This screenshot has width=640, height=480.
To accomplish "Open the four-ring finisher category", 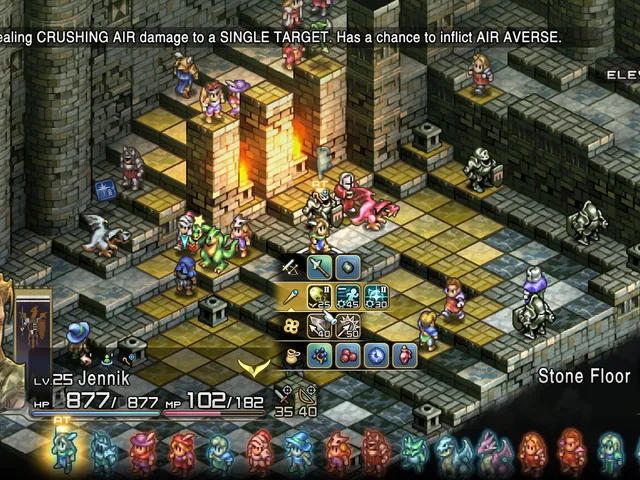I will pyautogui.click(x=291, y=325).
